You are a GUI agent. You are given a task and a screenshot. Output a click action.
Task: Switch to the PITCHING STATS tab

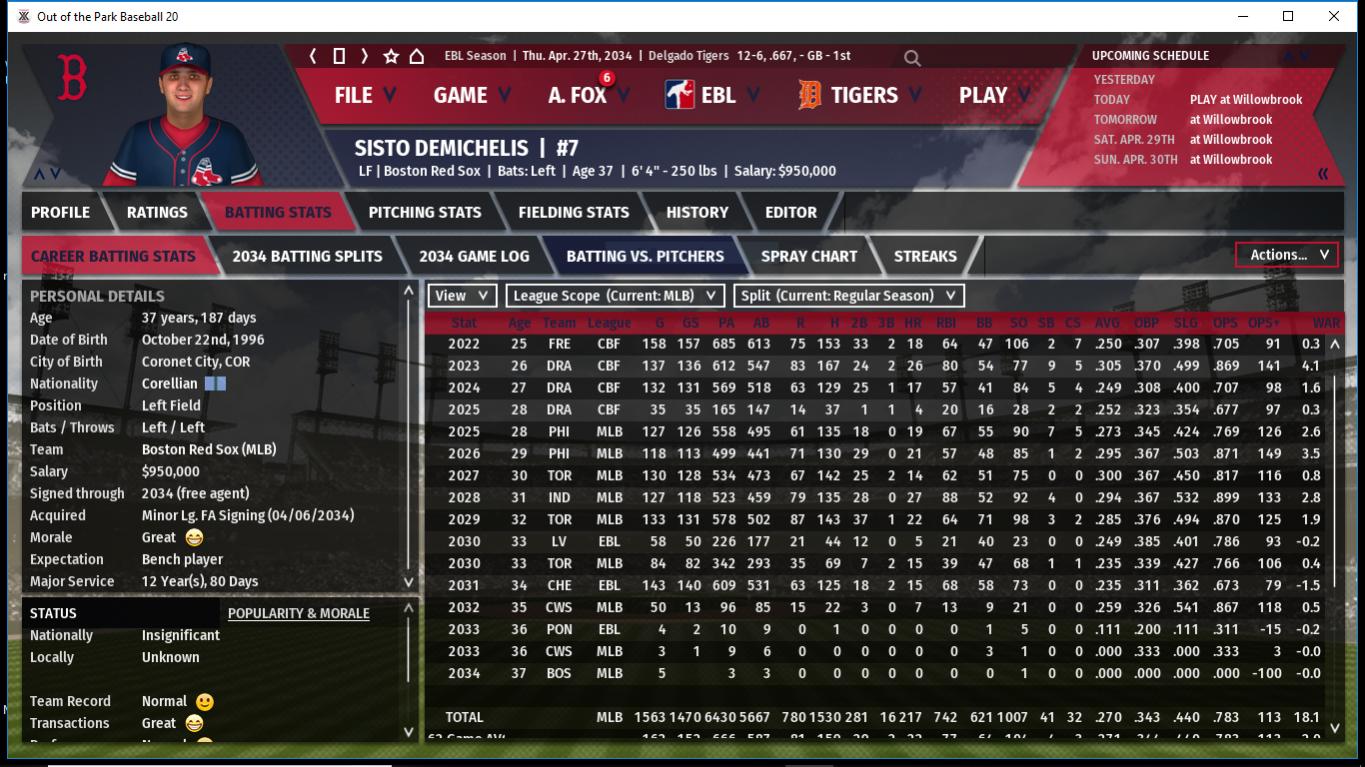point(424,212)
